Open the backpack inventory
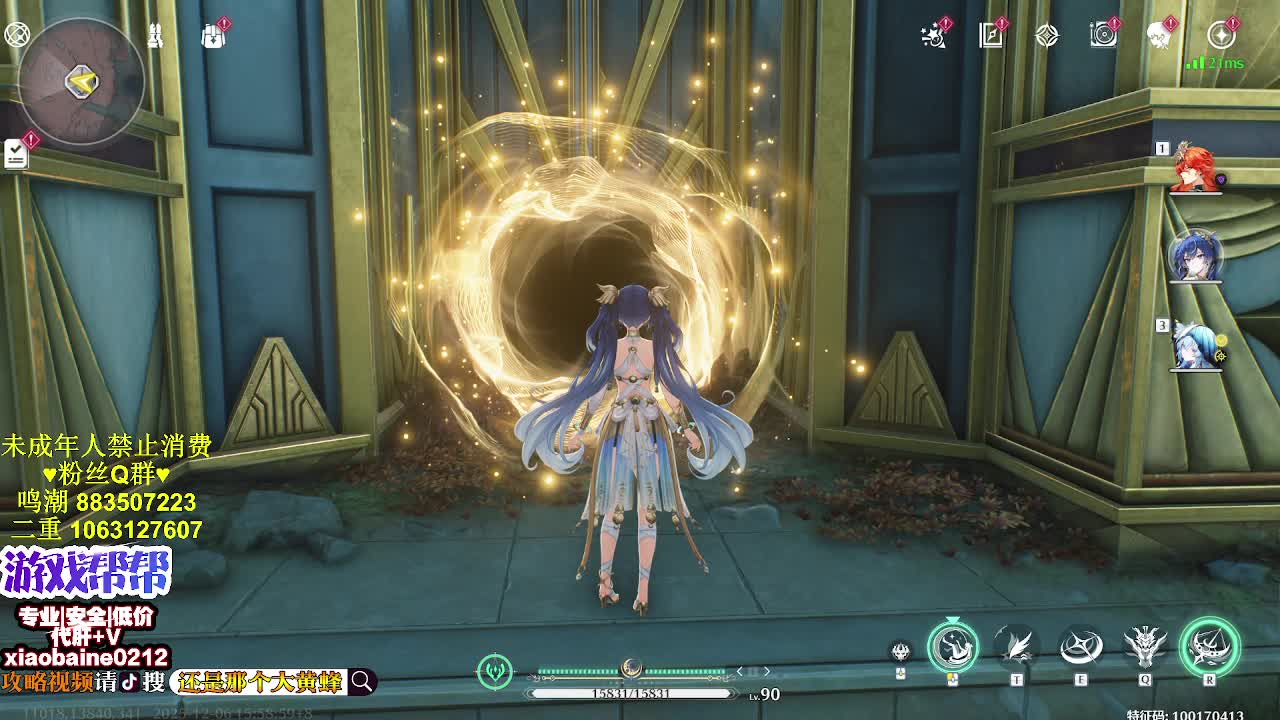Screen dimensions: 1280x720 (x=212, y=36)
